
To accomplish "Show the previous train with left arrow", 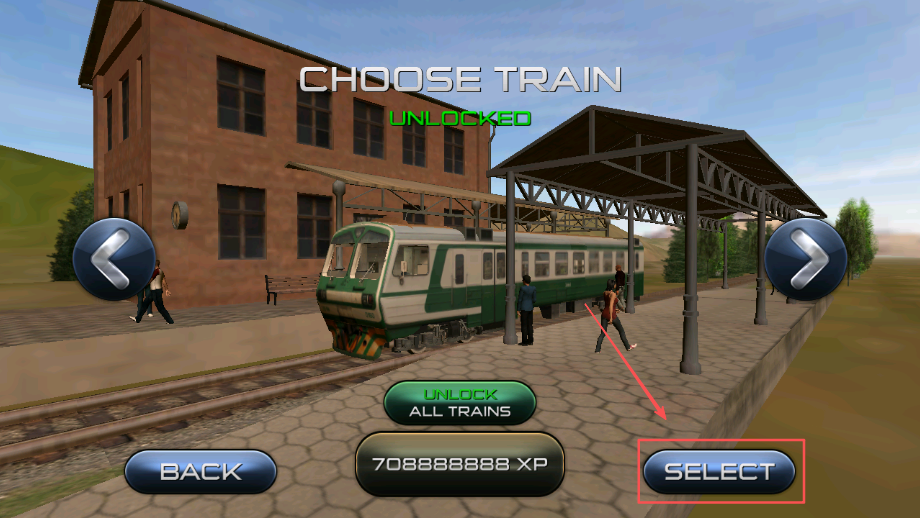I will point(114,259).
